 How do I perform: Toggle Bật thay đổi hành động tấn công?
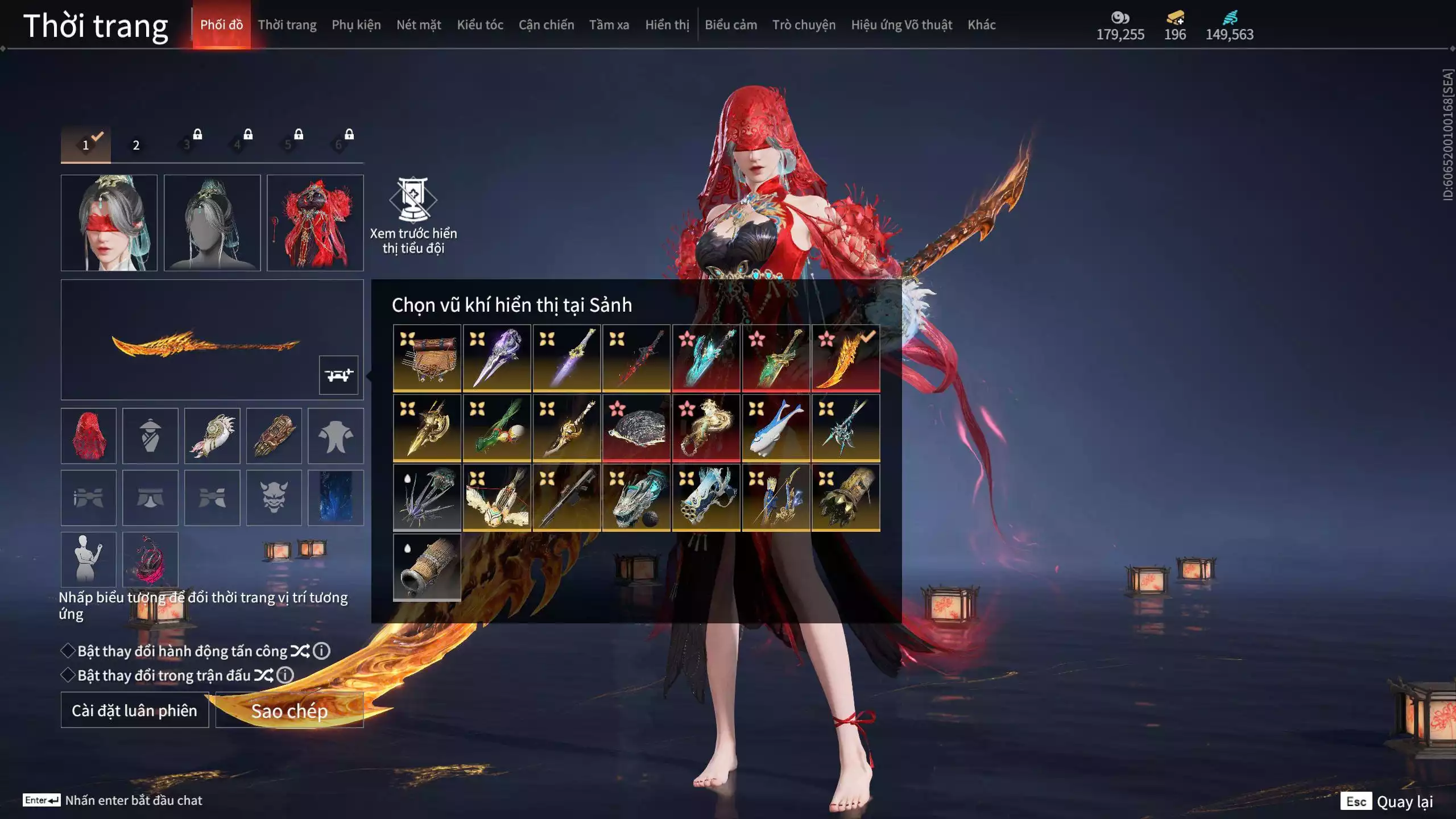[x=68, y=651]
